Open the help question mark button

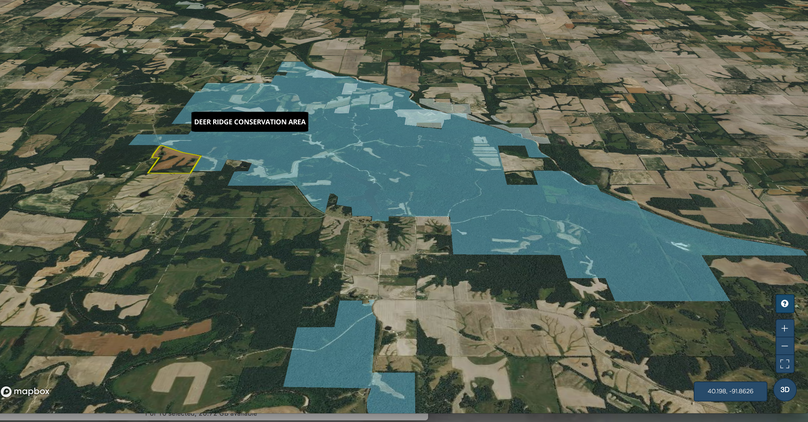(x=785, y=303)
